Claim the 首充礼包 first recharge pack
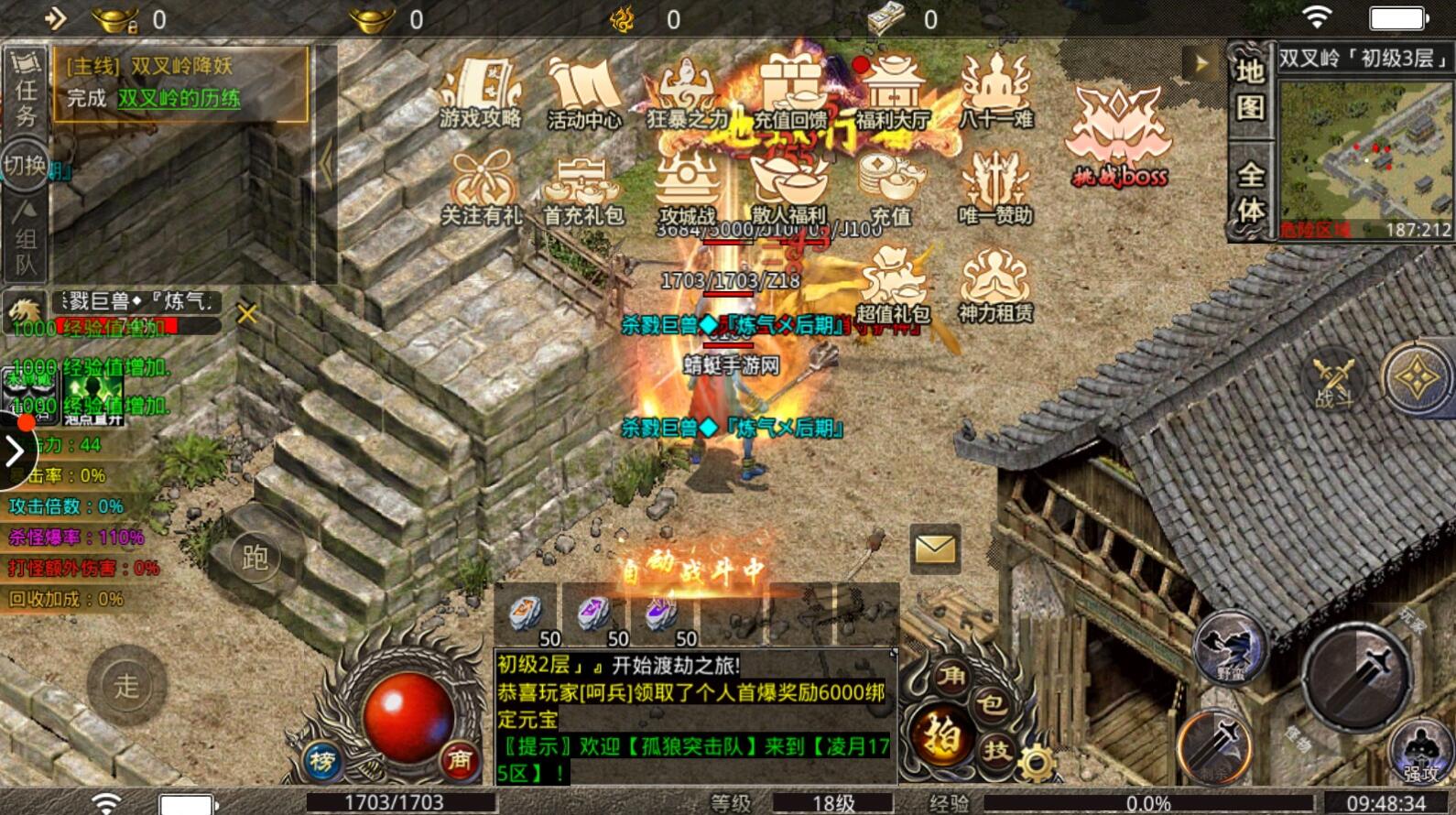 point(583,190)
